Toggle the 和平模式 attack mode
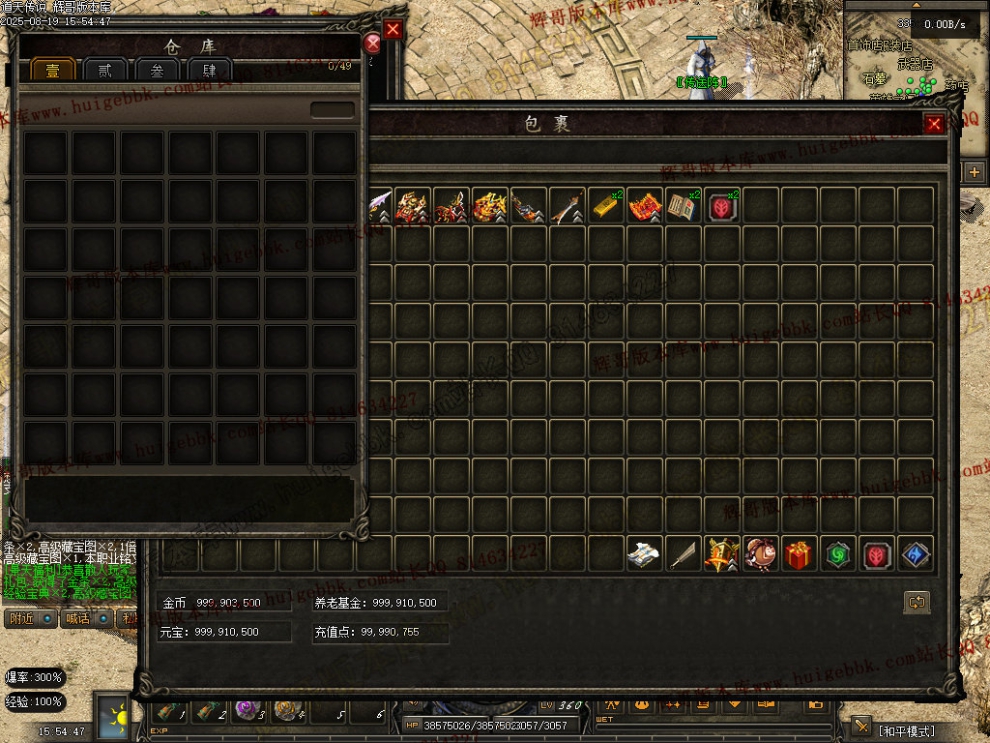Viewport: 990px width, 743px height. (907, 731)
